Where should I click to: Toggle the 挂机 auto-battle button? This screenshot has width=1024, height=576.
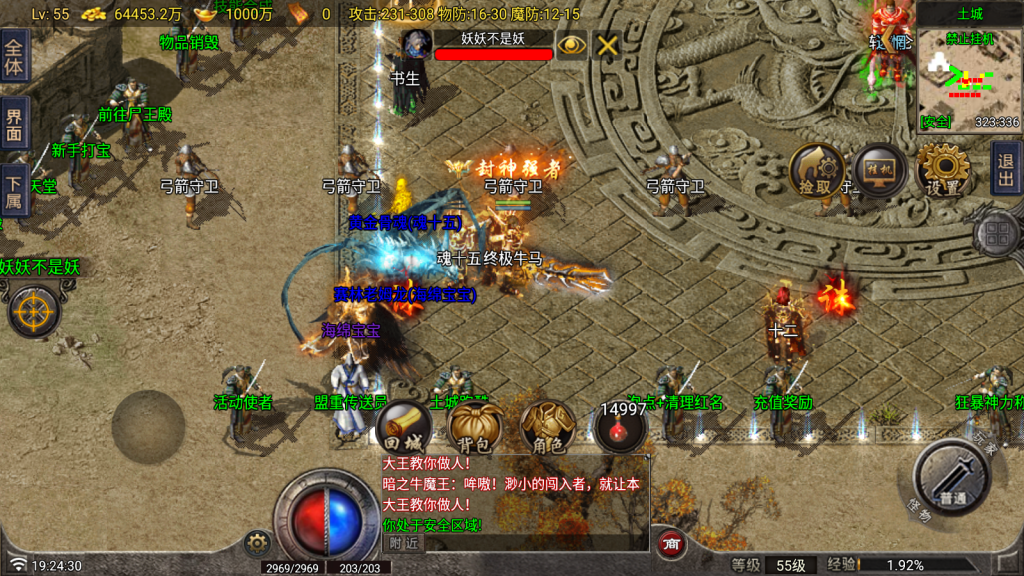[x=880, y=170]
